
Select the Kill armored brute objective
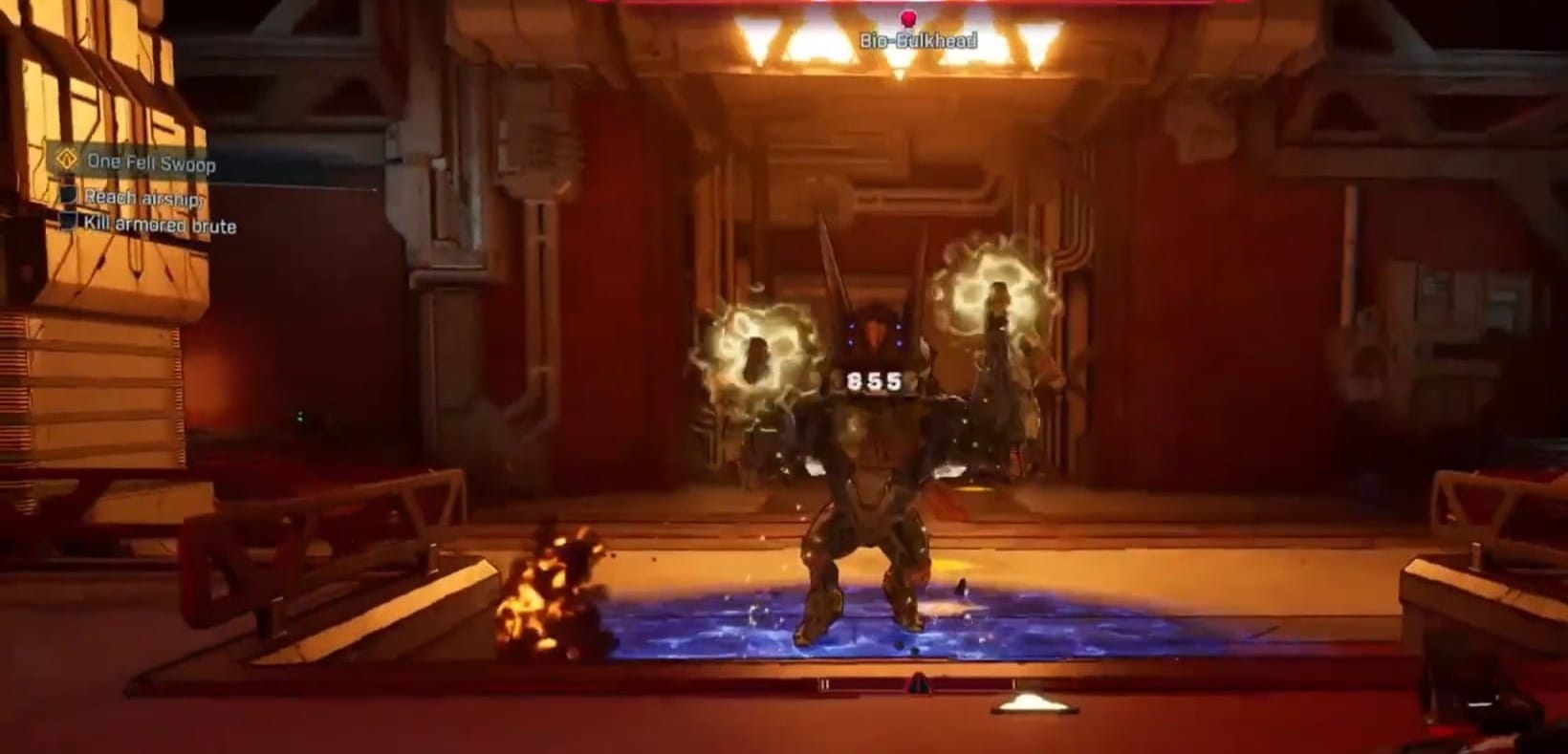(x=160, y=226)
